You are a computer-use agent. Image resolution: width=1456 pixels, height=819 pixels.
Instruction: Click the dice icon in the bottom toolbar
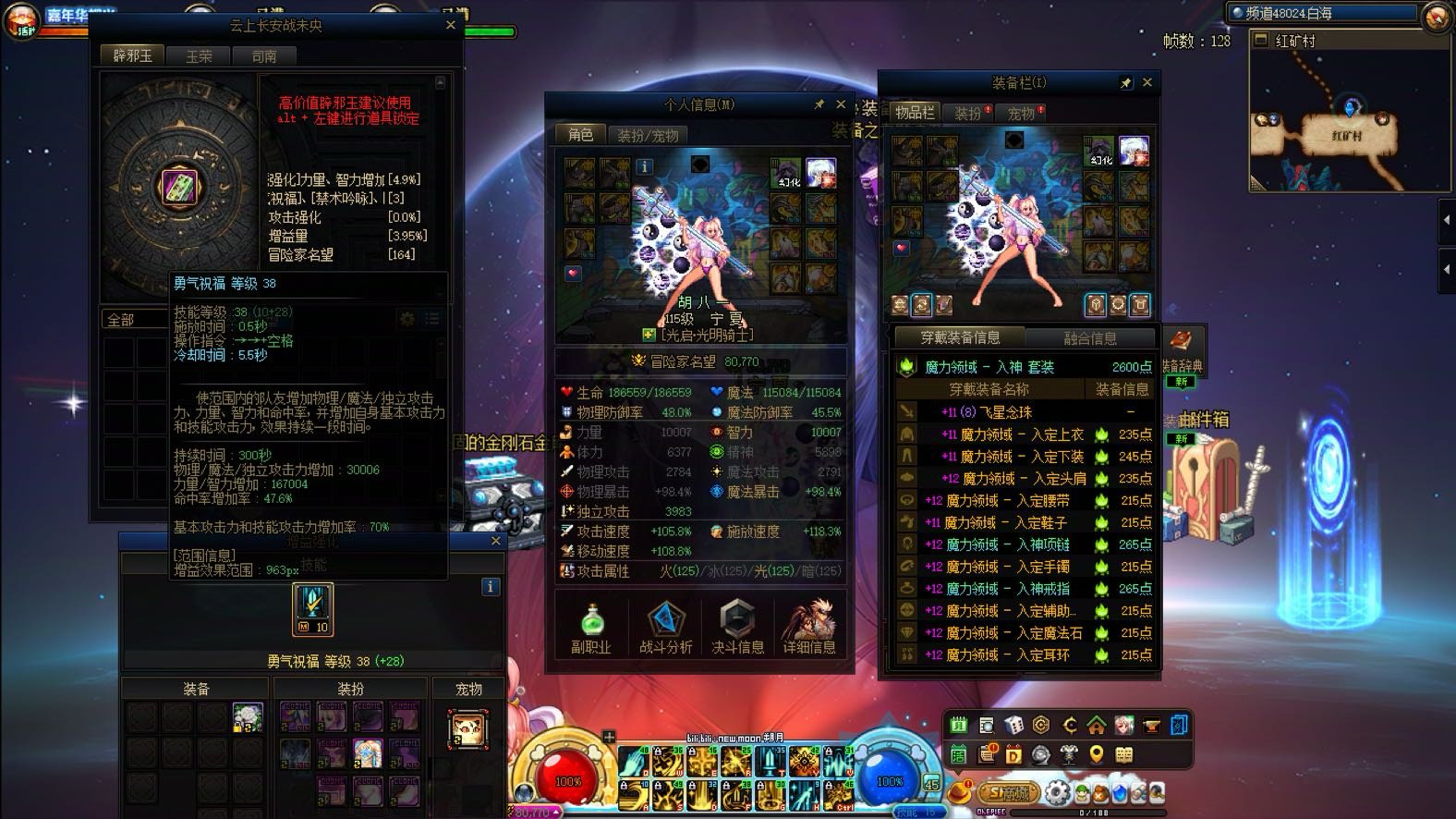click(x=1014, y=727)
